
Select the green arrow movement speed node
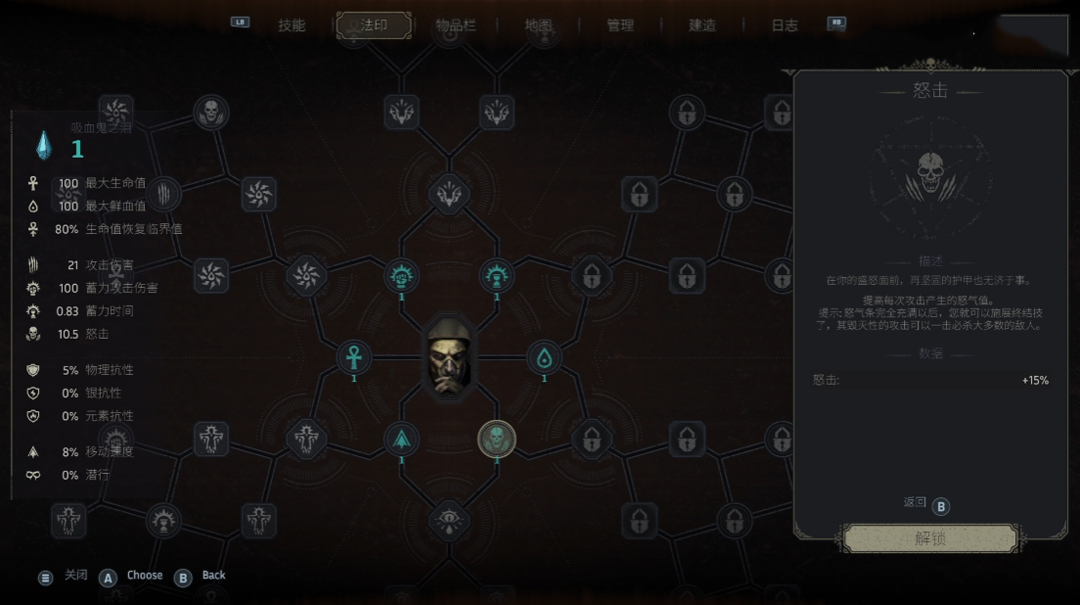tap(402, 437)
